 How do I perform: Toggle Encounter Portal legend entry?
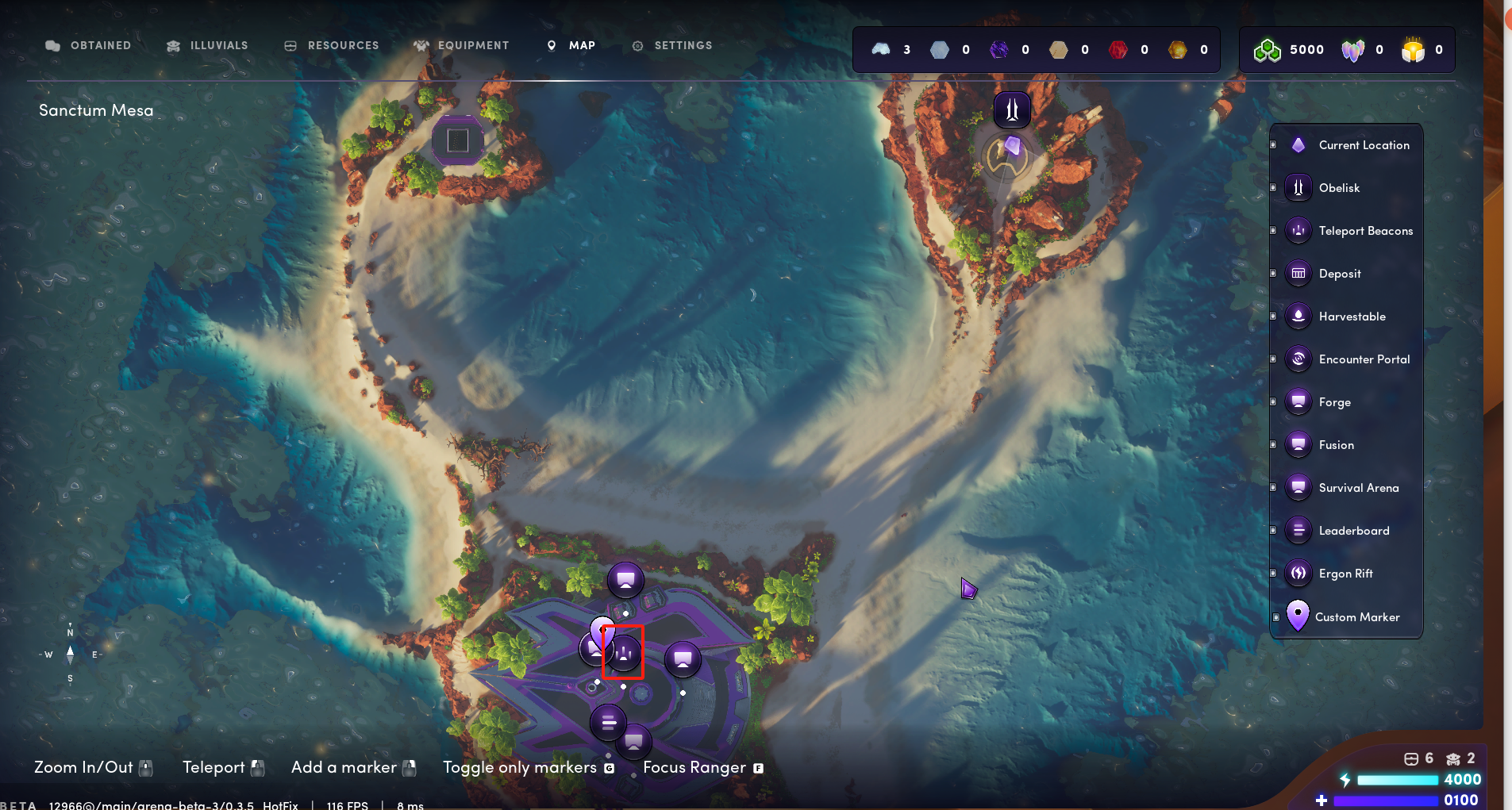[1364, 359]
